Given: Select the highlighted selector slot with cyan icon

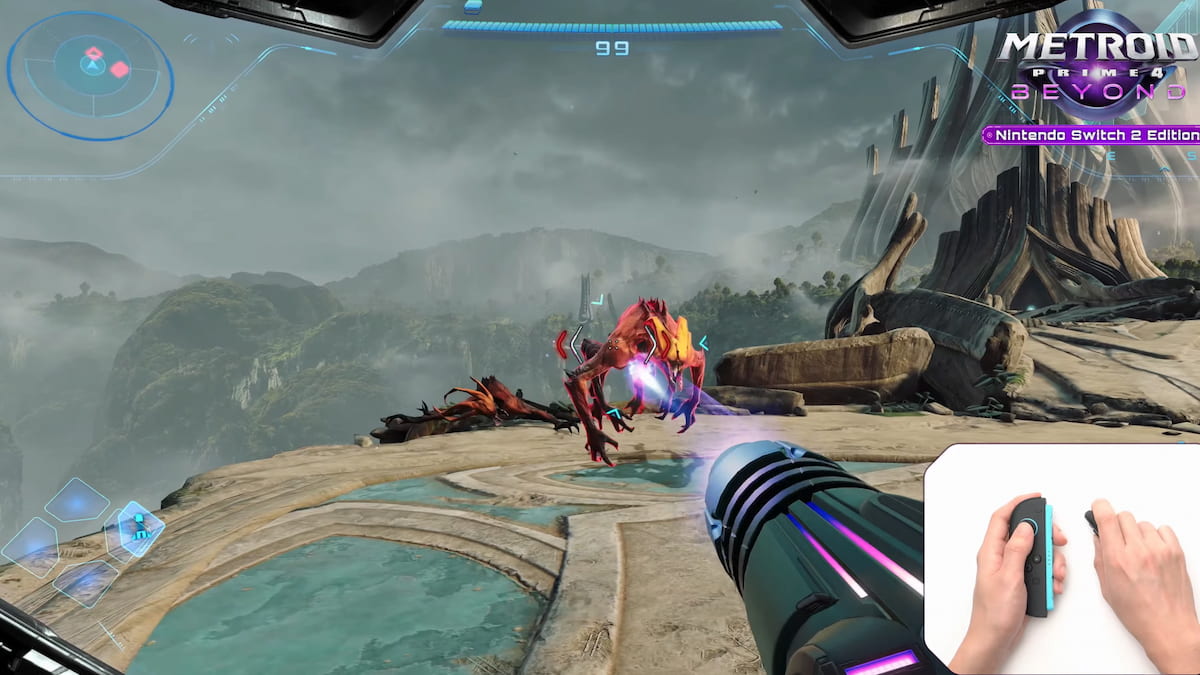Looking at the screenshot, I should [x=141, y=528].
